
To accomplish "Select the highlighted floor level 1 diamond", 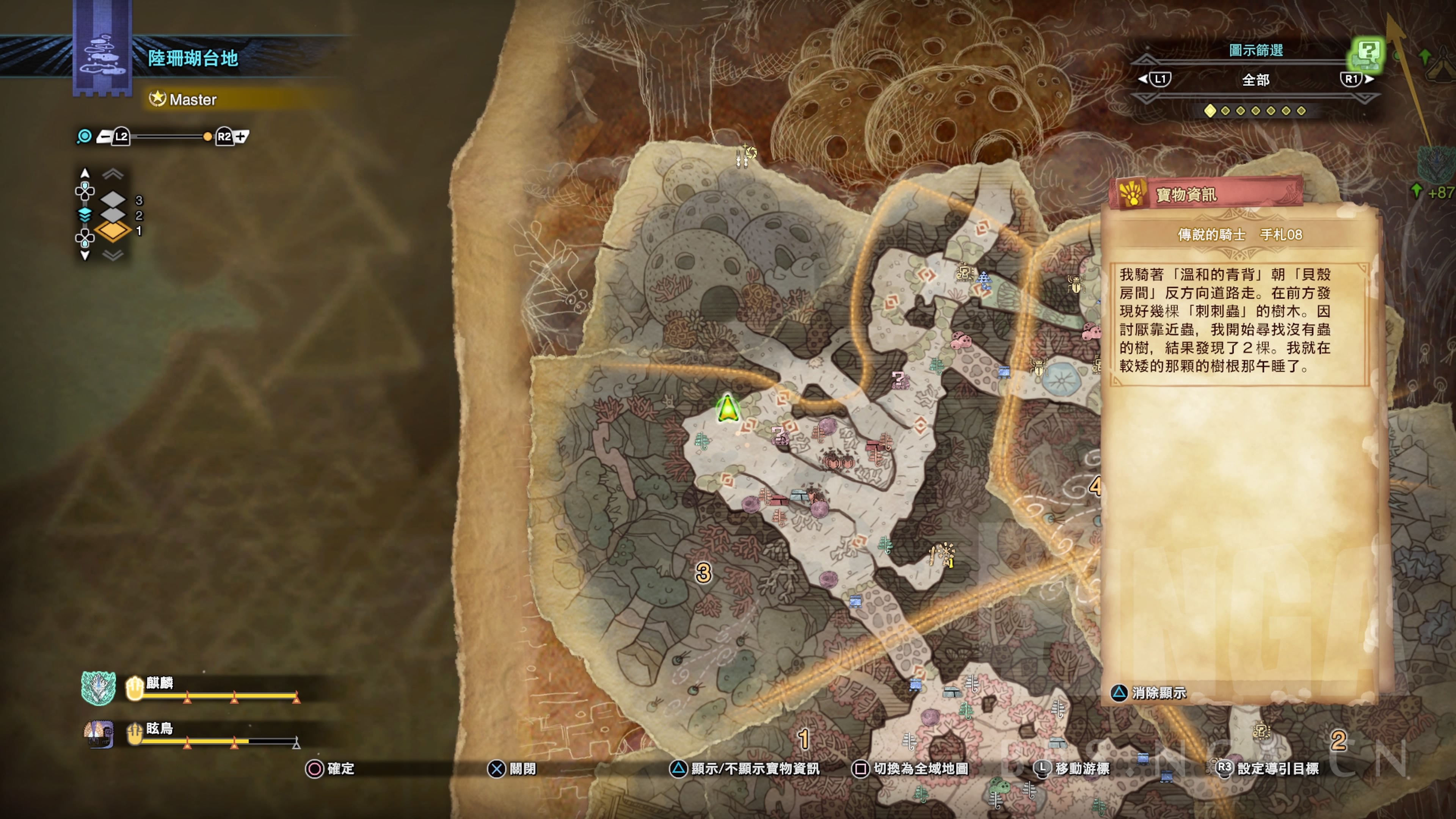I will pyautogui.click(x=113, y=231).
